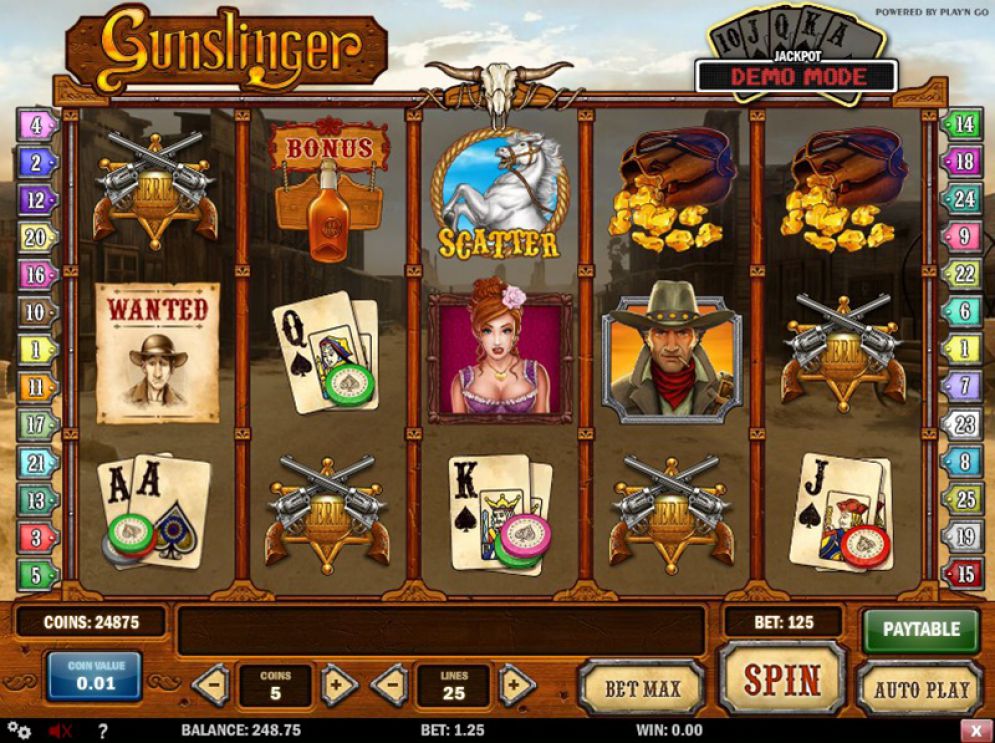Click the BET MAX button
This screenshot has height=743, width=995.
(641, 688)
